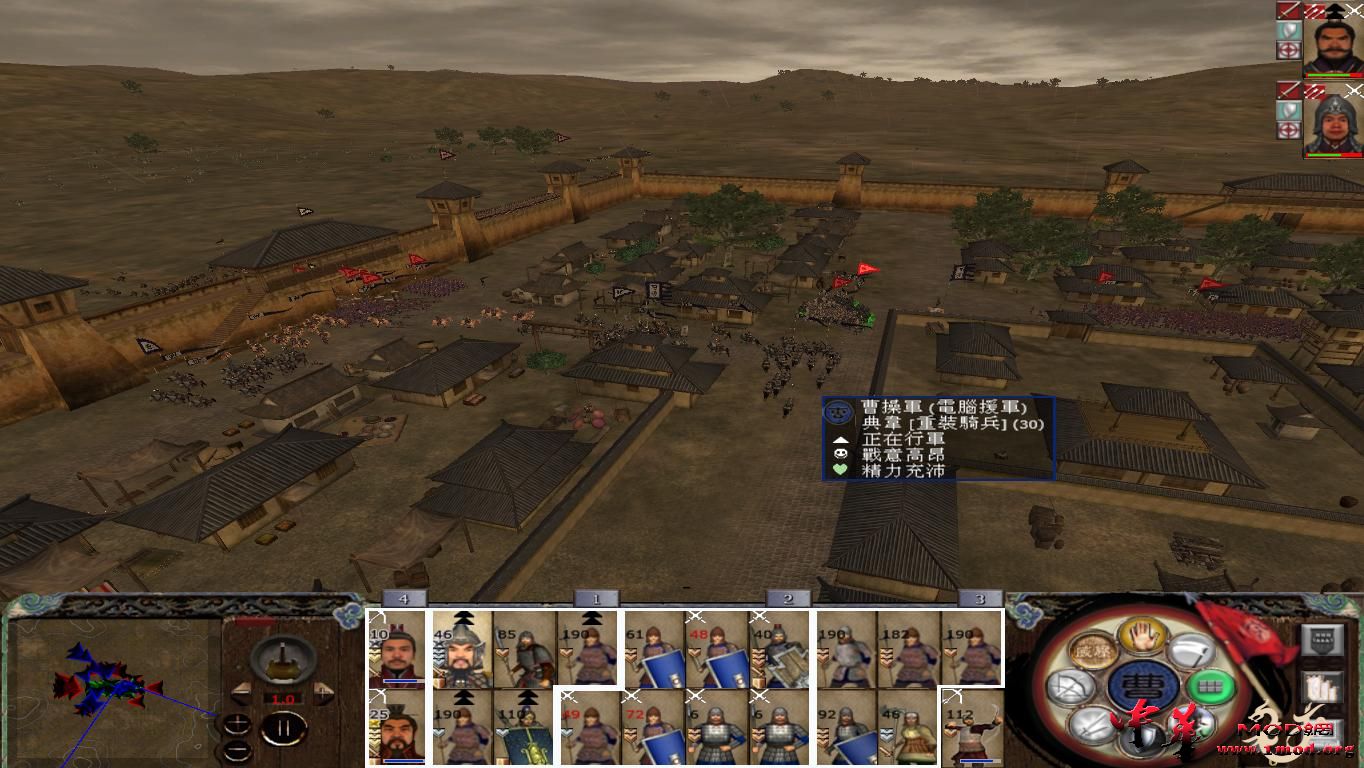
Task: Click the speed increase arrow
Action: click(323, 691)
